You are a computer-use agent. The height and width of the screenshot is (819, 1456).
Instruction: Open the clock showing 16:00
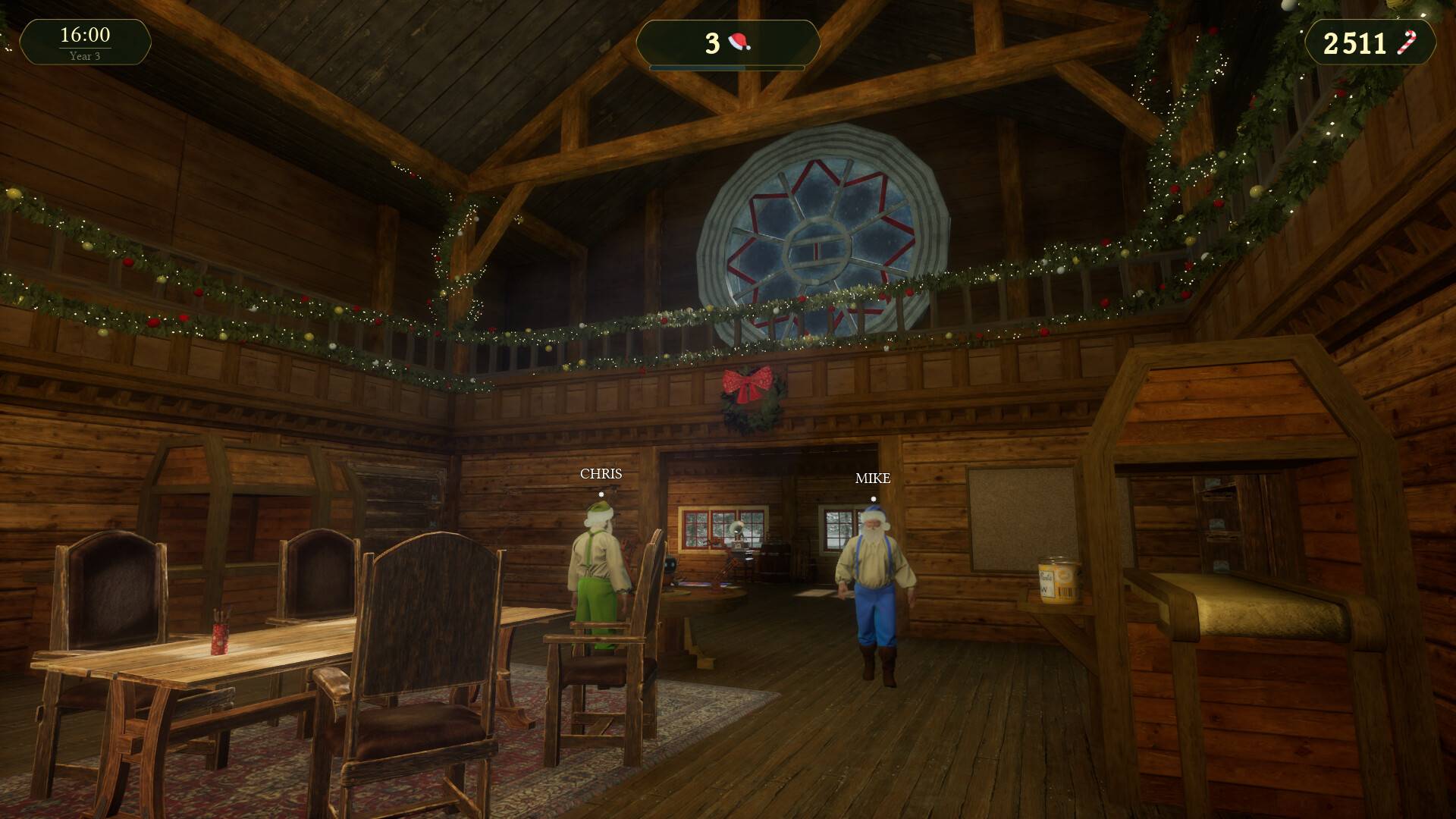(86, 34)
